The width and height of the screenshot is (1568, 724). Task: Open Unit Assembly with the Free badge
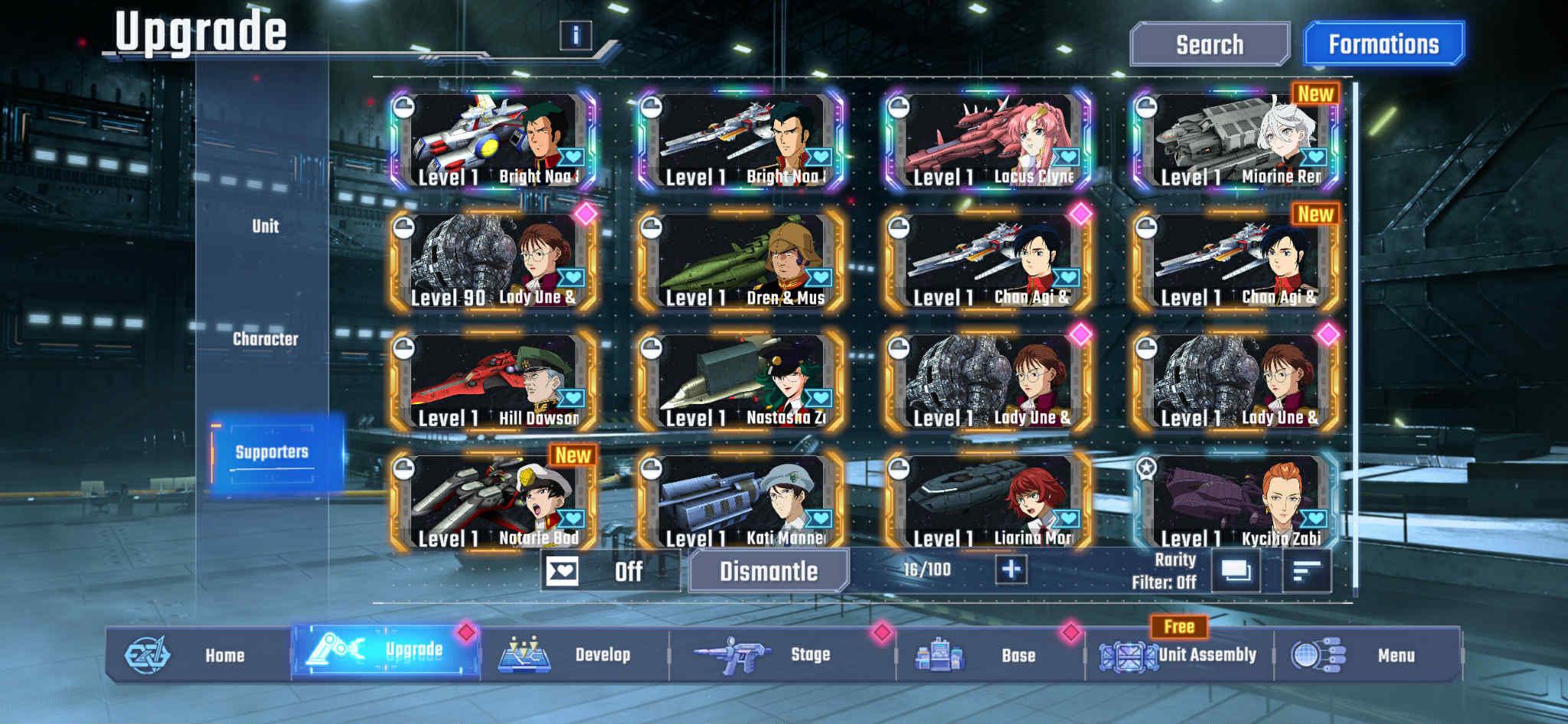1129,654
